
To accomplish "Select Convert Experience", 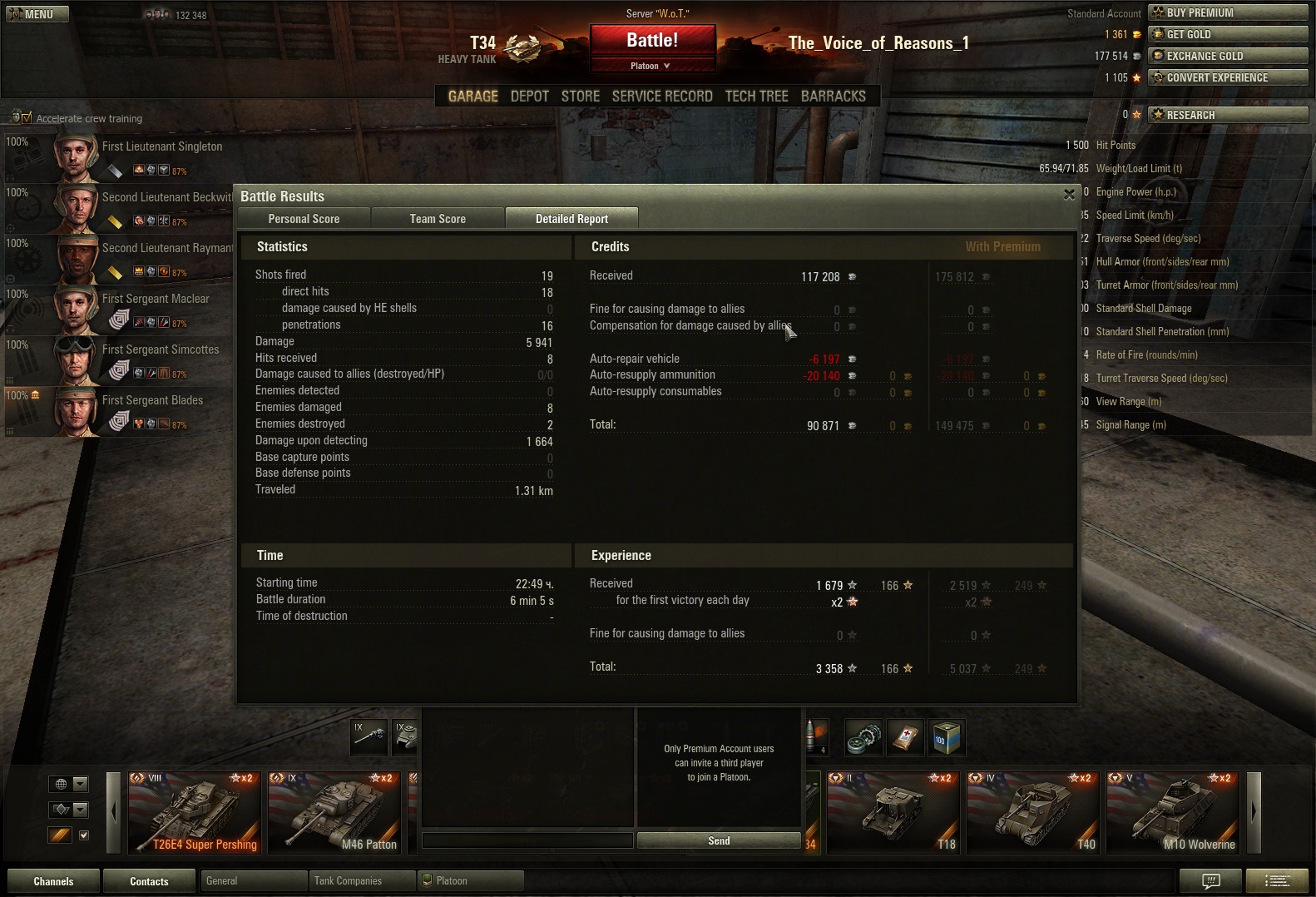I will click(x=1228, y=77).
